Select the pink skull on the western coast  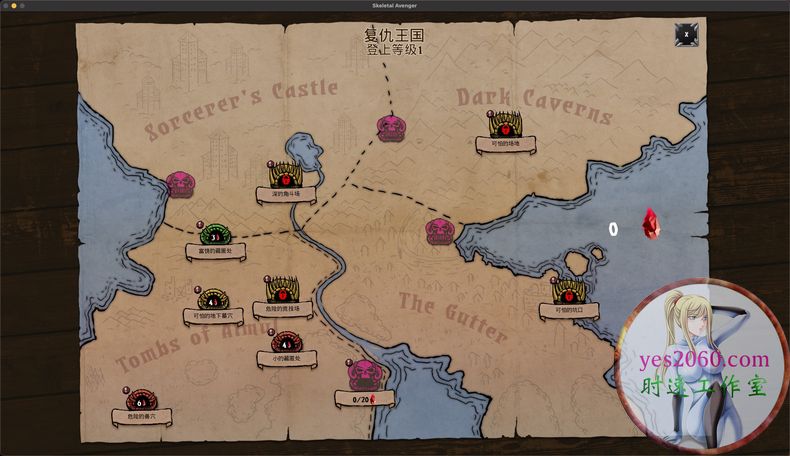(x=181, y=183)
